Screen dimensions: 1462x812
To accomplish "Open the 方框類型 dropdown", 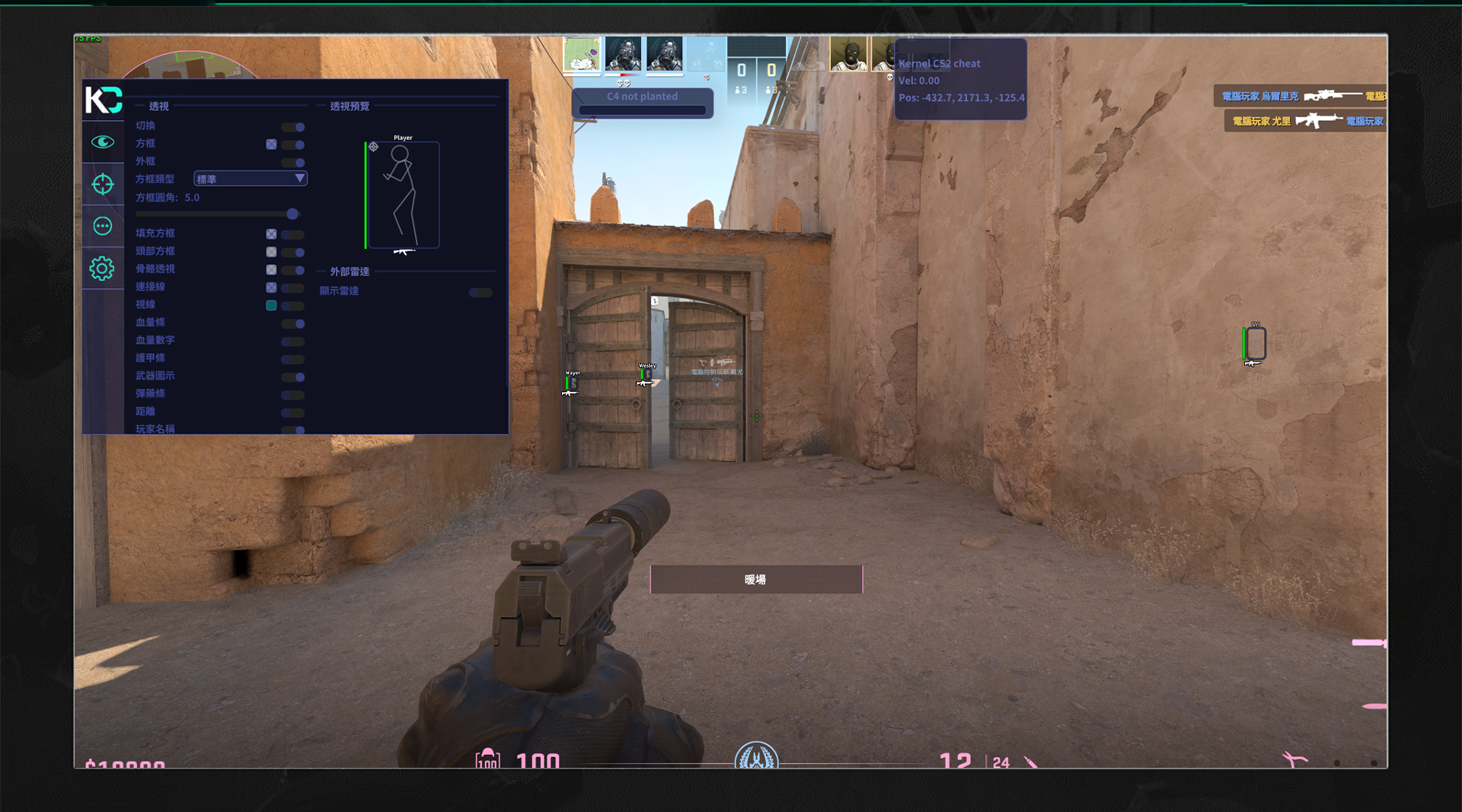I will 251,179.
